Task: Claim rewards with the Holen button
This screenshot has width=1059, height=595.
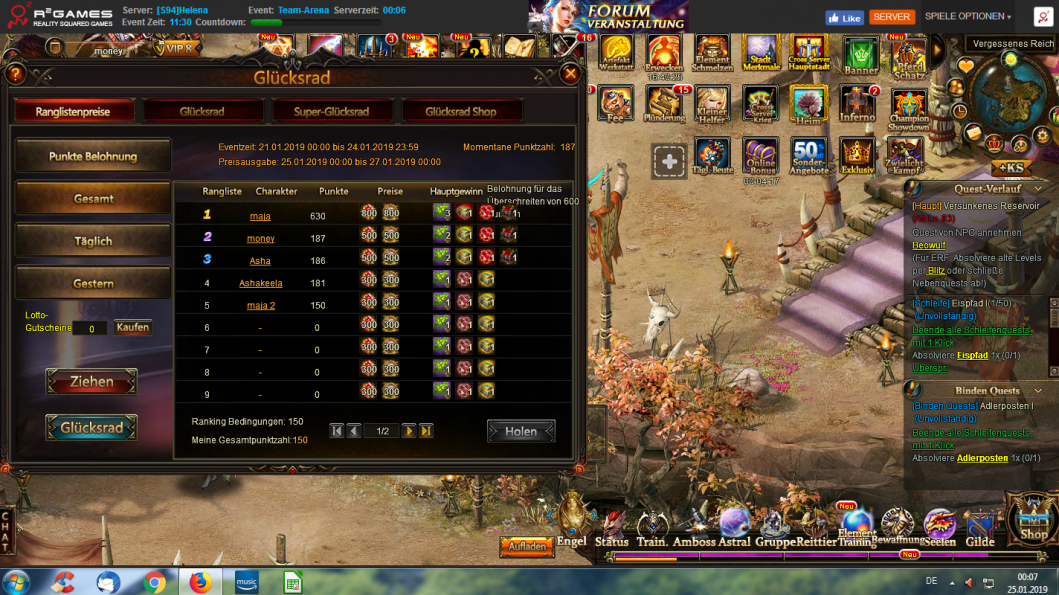Action: 521,431
